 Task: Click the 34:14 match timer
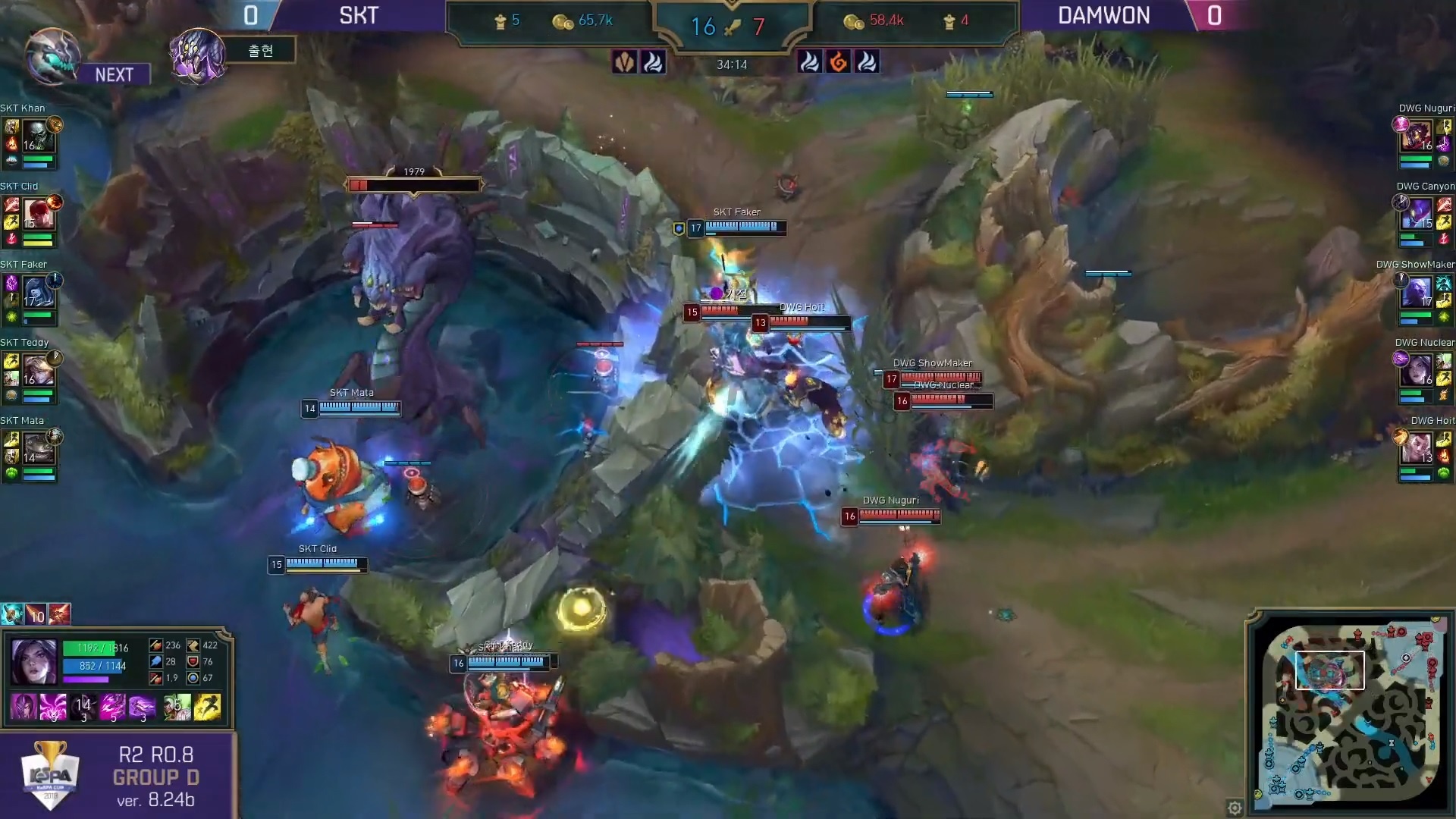coord(733,64)
